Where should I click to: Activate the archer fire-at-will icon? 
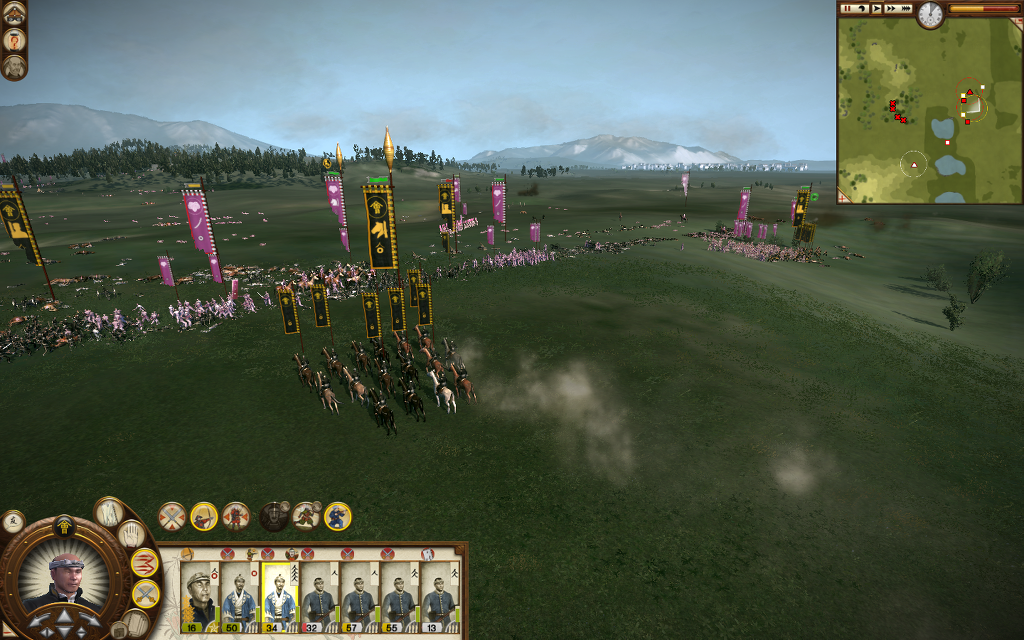point(204,516)
